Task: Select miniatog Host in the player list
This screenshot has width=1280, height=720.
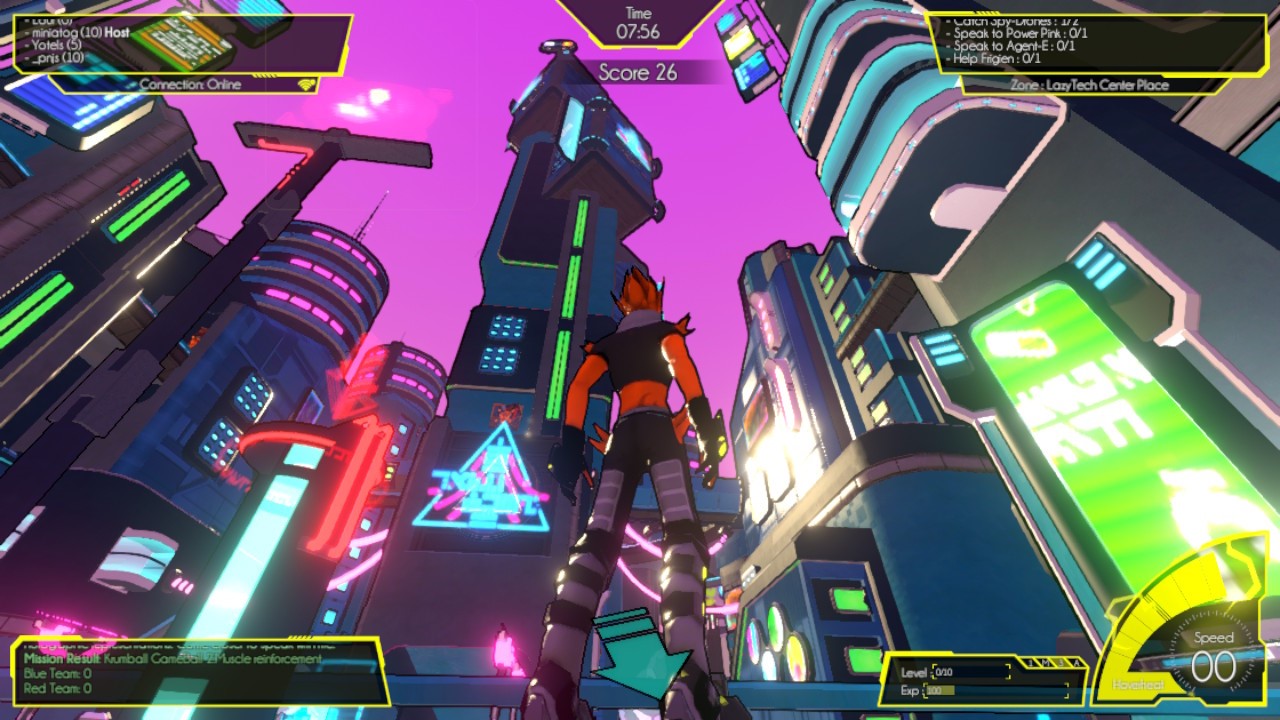Action: (88, 33)
